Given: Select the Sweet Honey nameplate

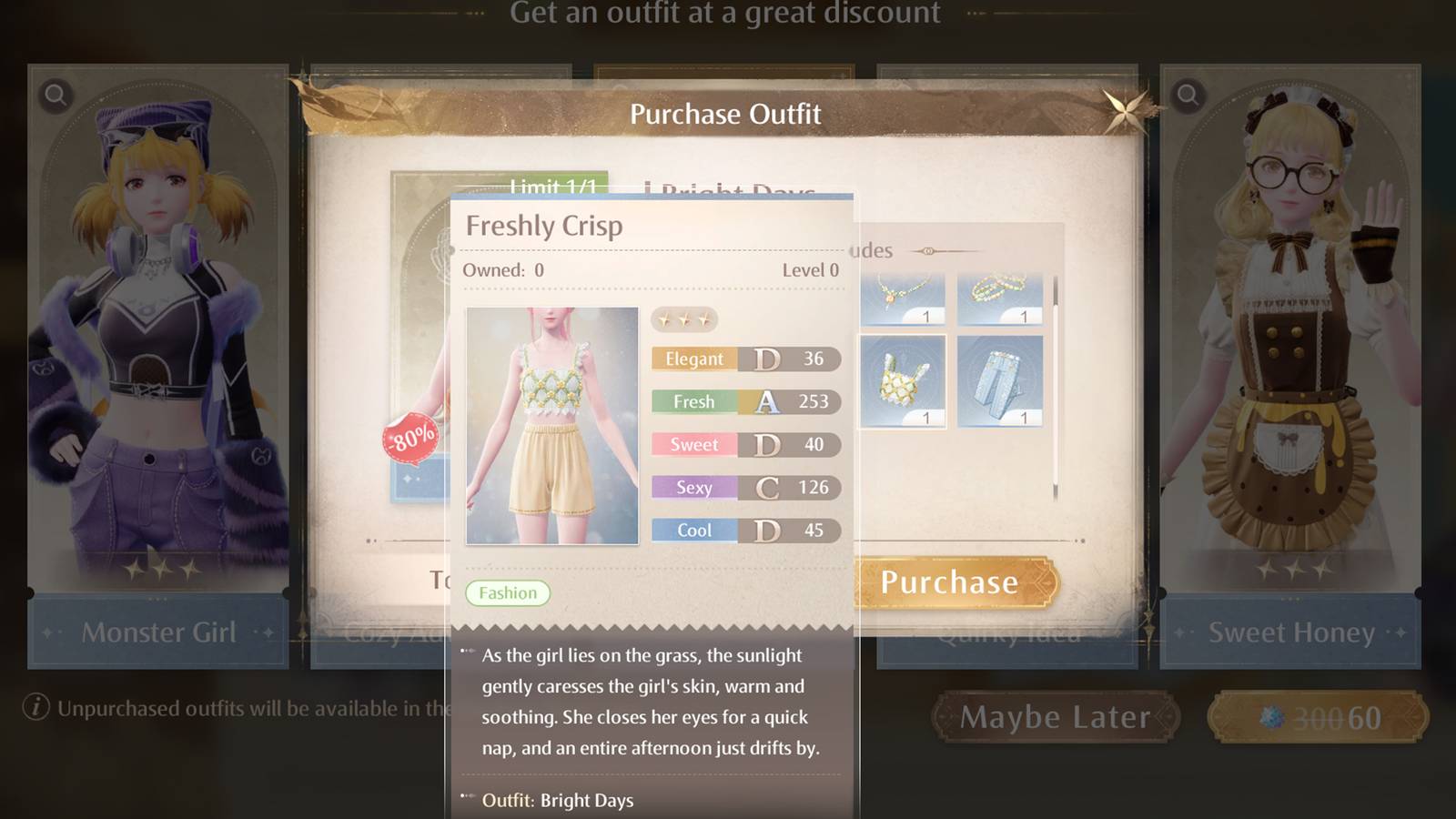Looking at the screenshot, I should tap(1292, 632).
